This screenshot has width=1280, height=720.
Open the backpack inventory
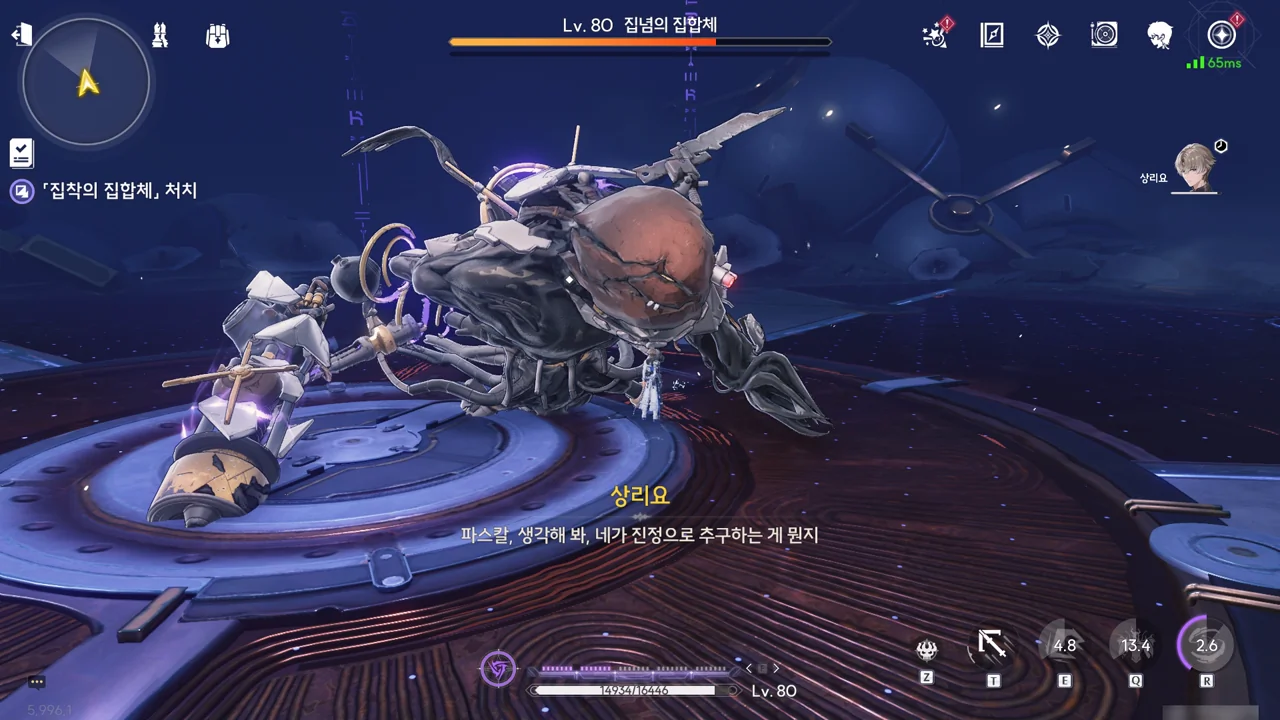[217, 36]
